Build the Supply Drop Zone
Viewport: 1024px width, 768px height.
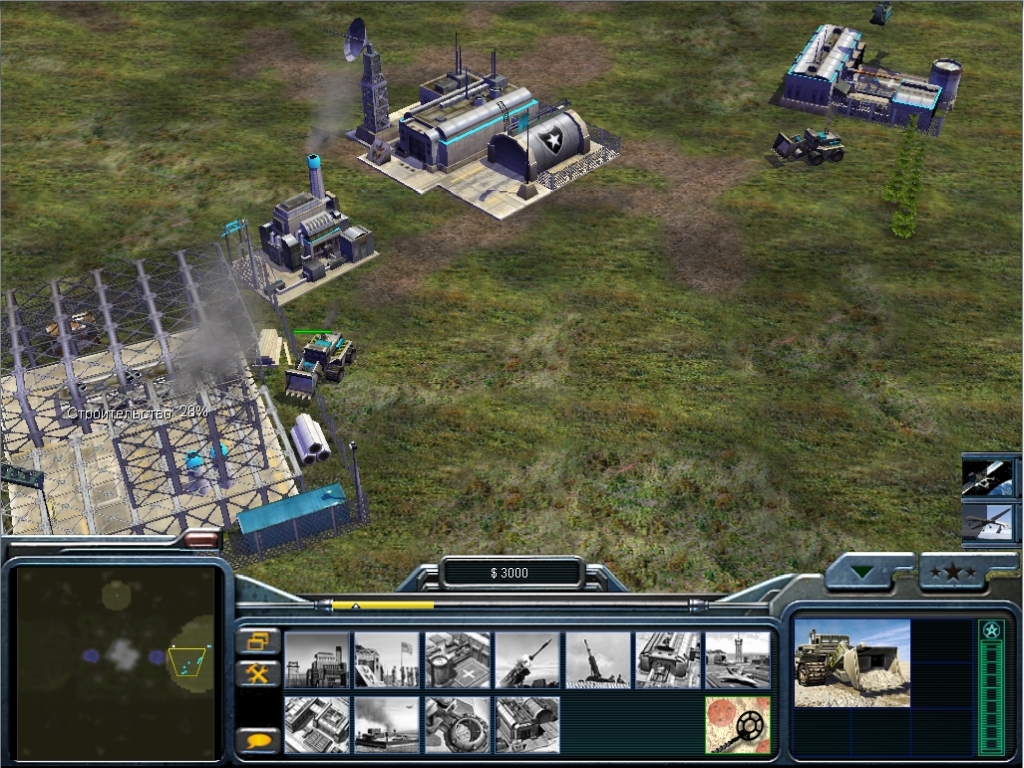click(x=457, y=725)
